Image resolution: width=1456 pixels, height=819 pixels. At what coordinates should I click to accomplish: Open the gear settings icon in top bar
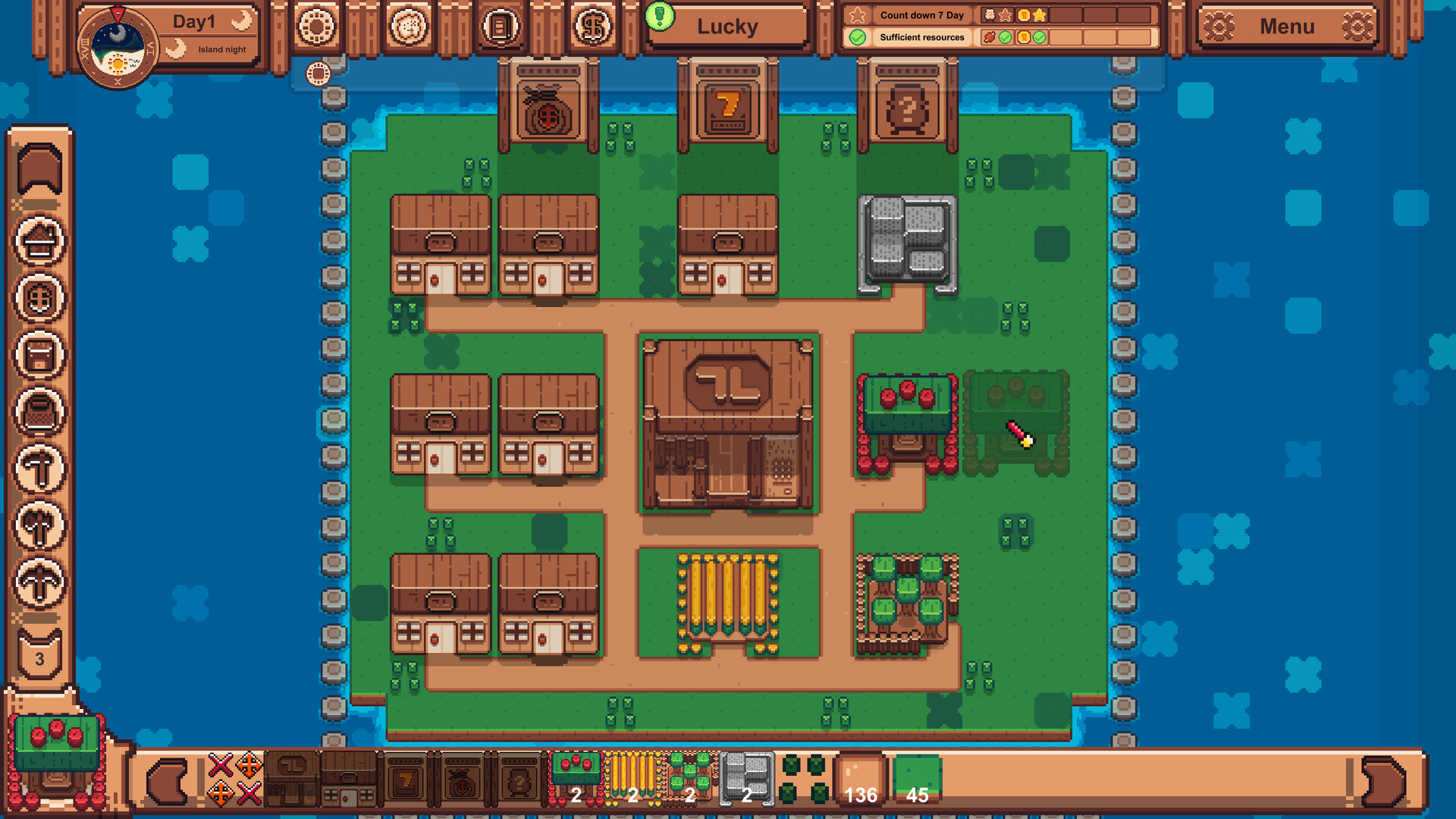[317, 25]
